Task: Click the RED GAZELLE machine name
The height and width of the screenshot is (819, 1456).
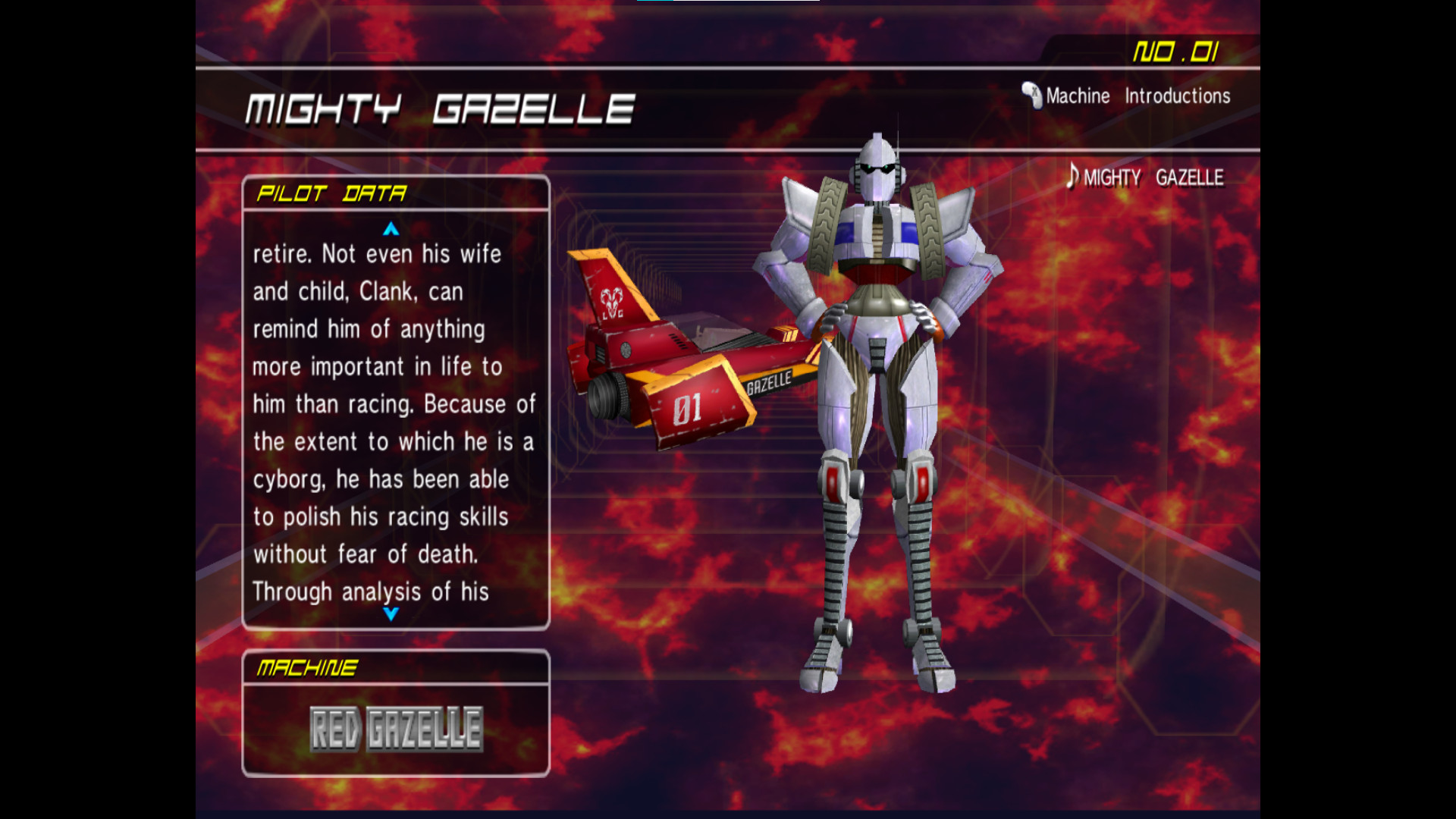Action: (396, 729)
